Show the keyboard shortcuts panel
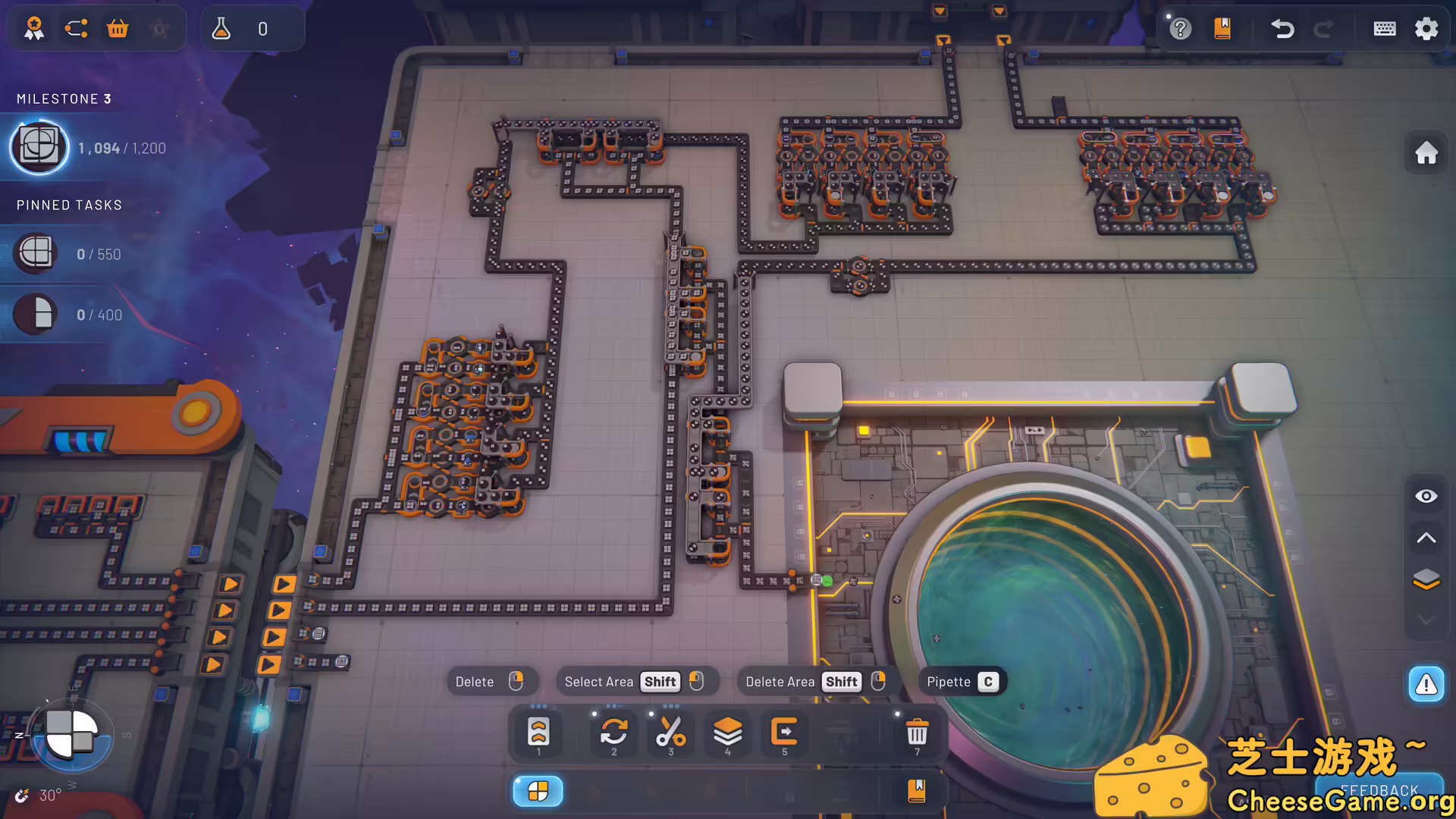This screenshot has height=819, width=1456. click(1385, 29)
